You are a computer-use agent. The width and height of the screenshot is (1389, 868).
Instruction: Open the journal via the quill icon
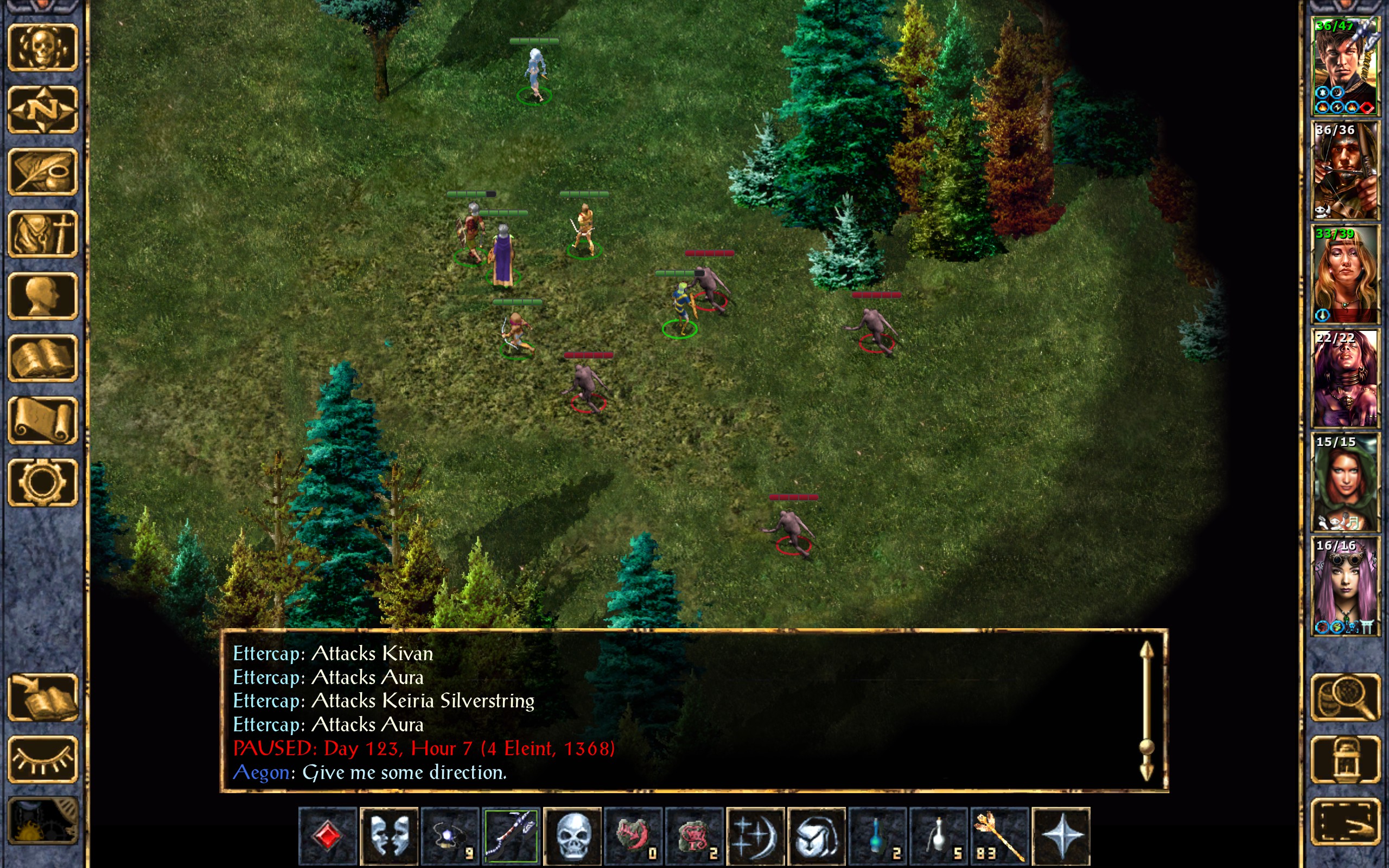coord(42,171)
